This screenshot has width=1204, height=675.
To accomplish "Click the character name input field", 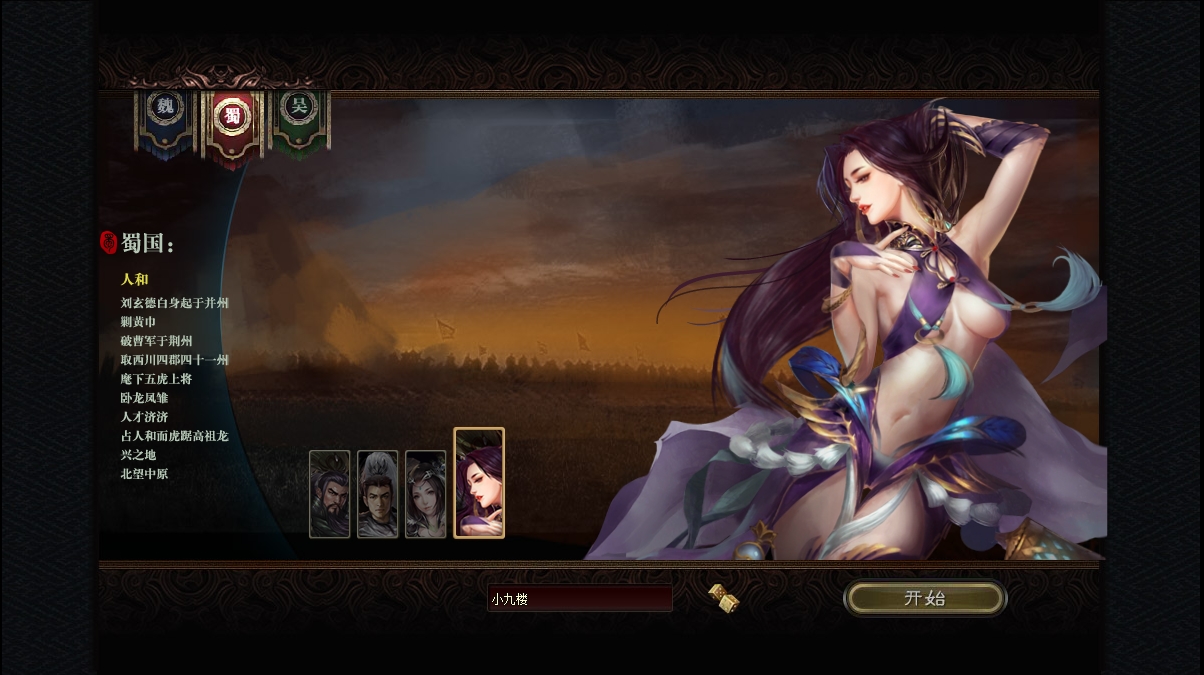I will pos(580,599).
